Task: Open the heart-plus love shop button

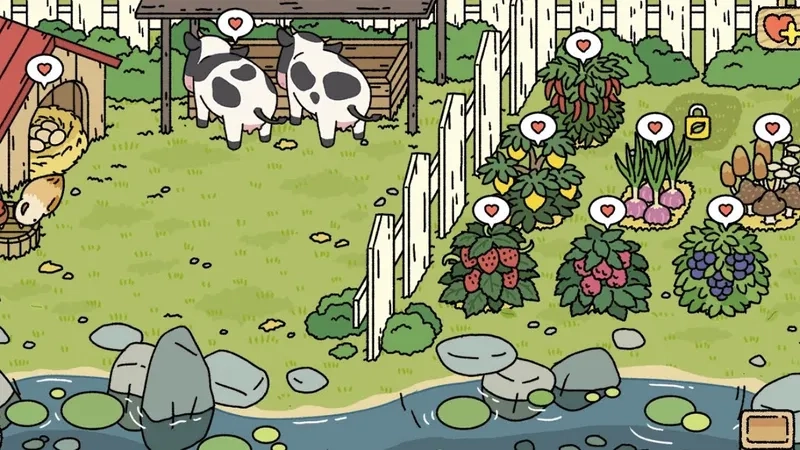Action: point(780,27)
